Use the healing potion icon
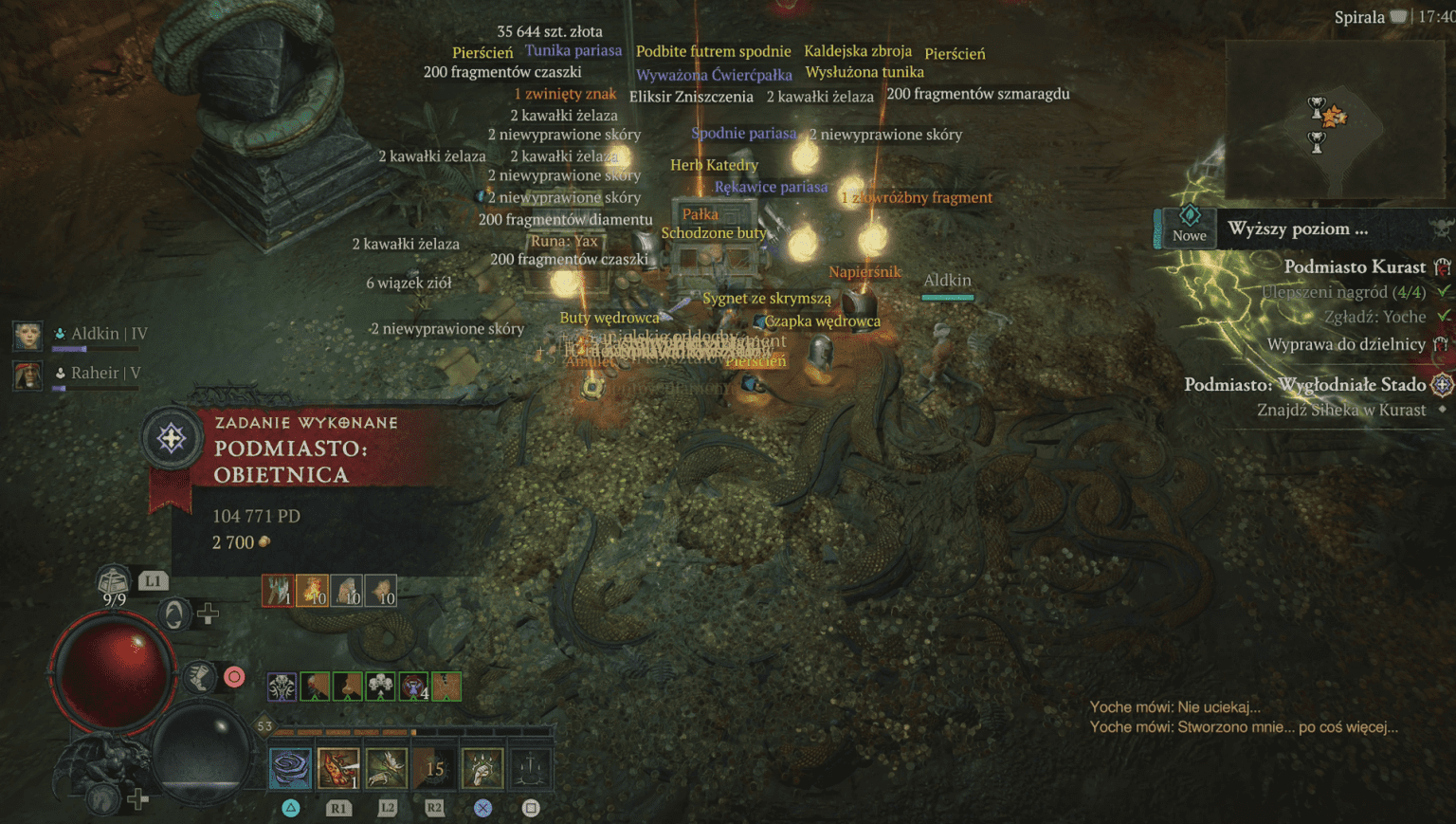This screenshot has width=1456, height=824. 114,579
